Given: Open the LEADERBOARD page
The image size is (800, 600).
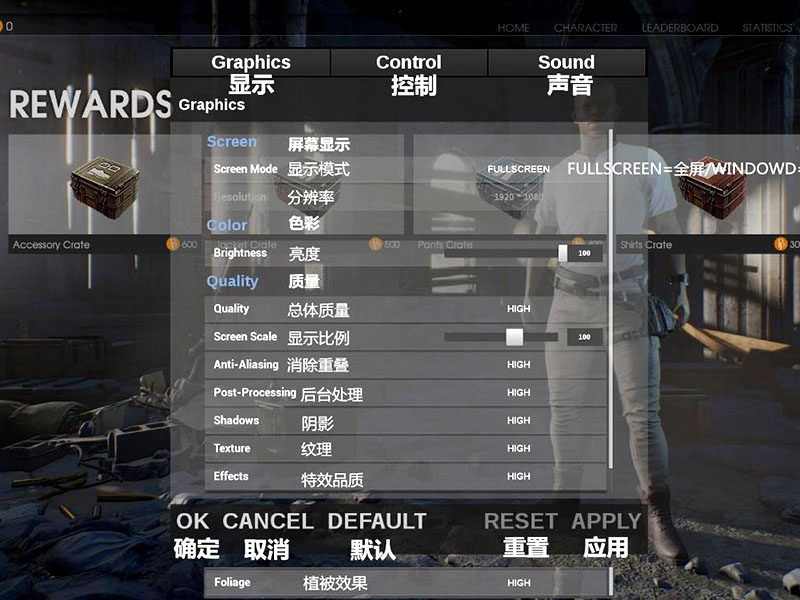Looking at the screenshot, I should click(x=680, y=28).
